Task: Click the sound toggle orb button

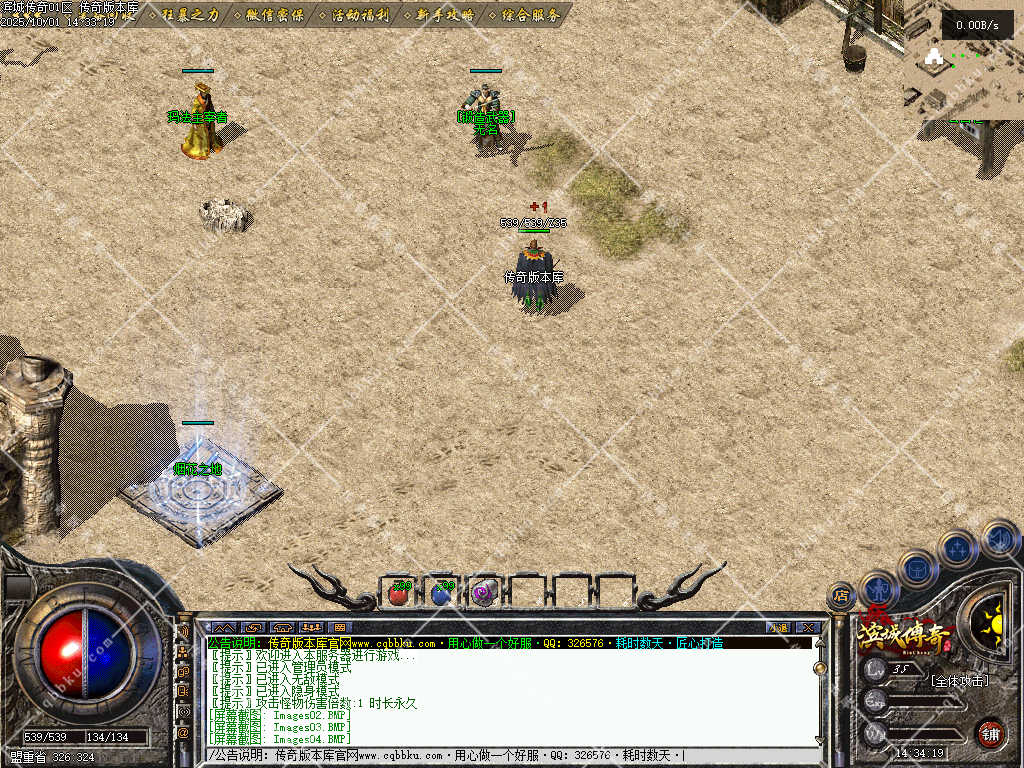Action: point(1000,539)
